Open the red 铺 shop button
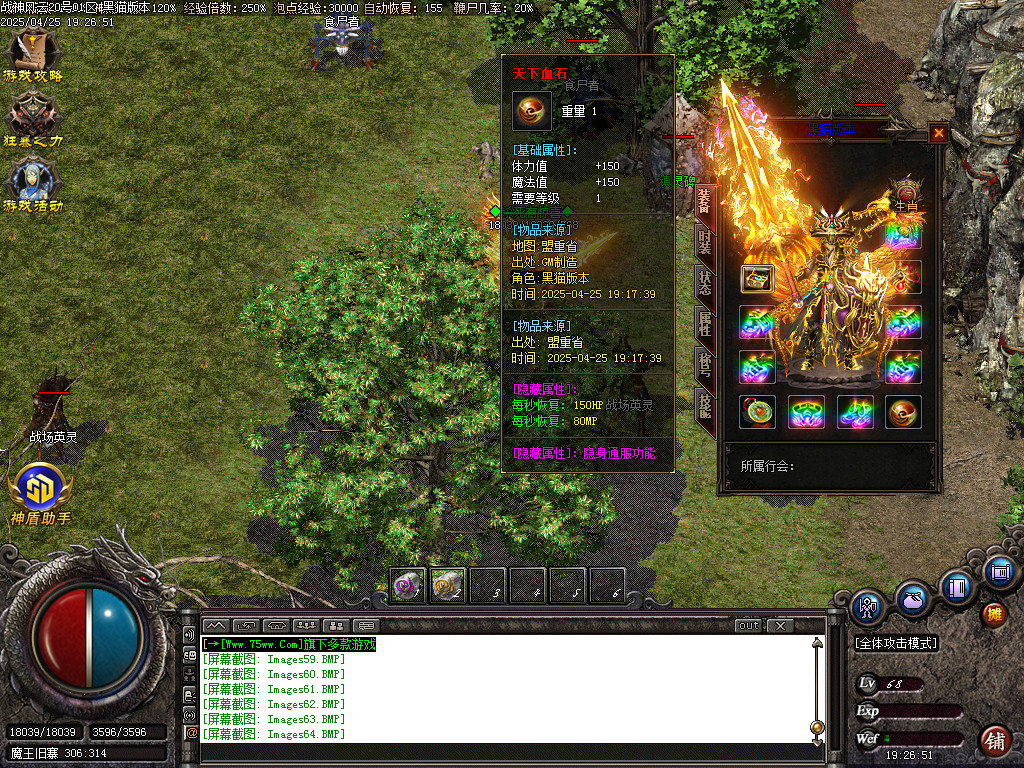Image resolution: width=1024 pixels, height=768 pixels. [x=994, y=740]
